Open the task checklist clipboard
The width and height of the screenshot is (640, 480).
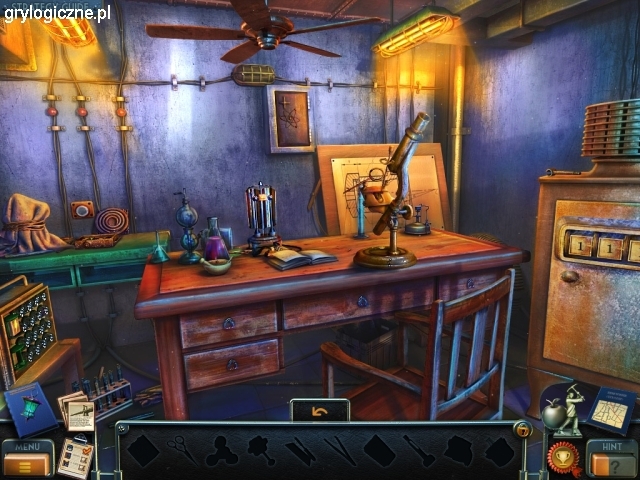[x=75, y=456]
